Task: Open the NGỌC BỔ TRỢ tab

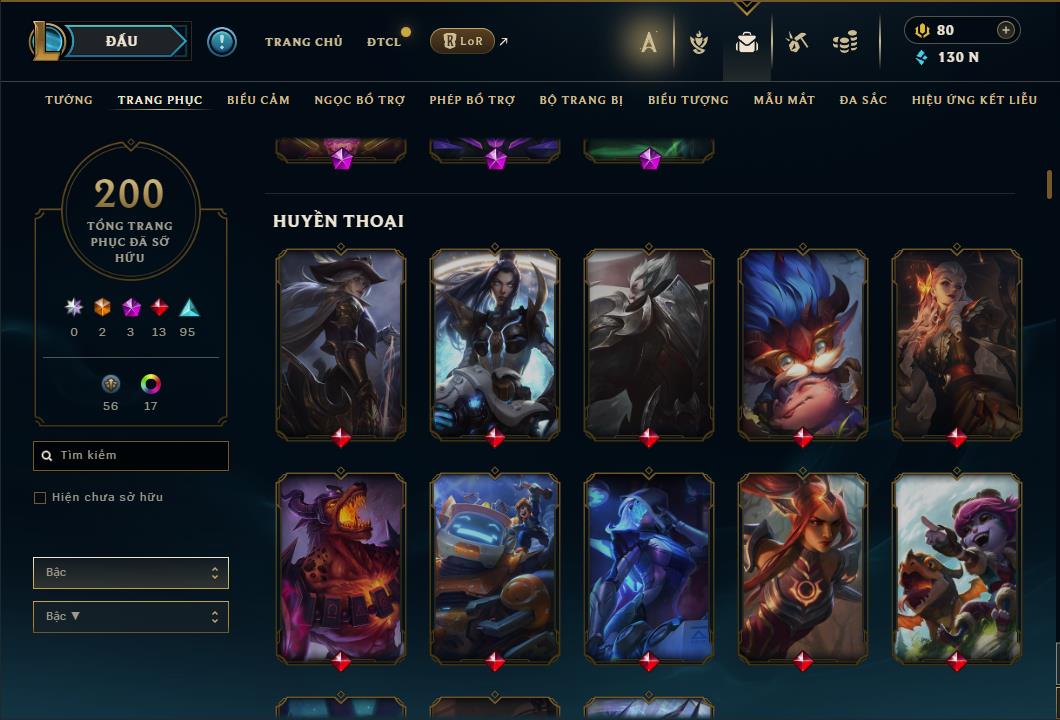Action: [x=359, y=100]
